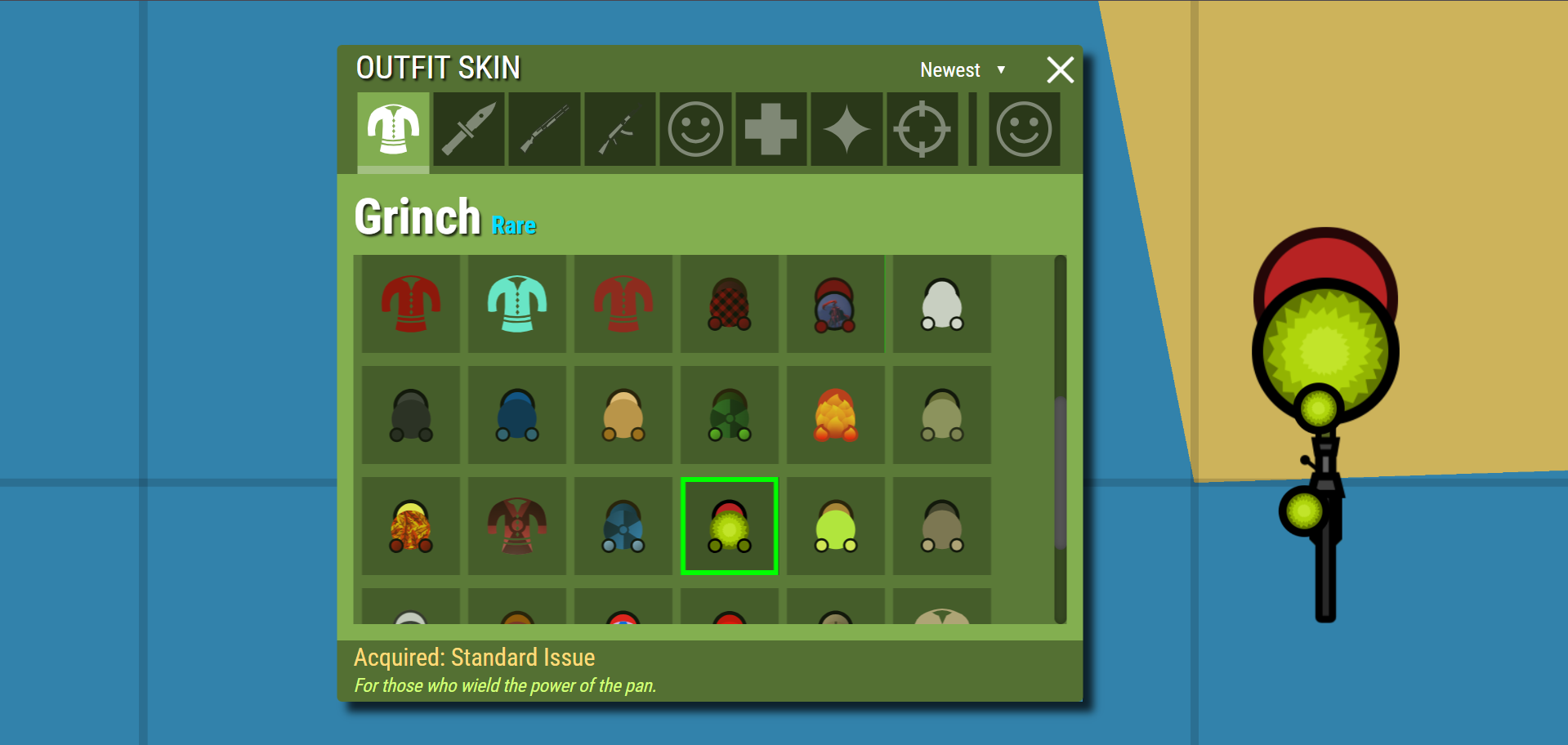Select the red plaid hooded outfit
The width and height of the screenshot is (1568, 745).
(729, 304)
